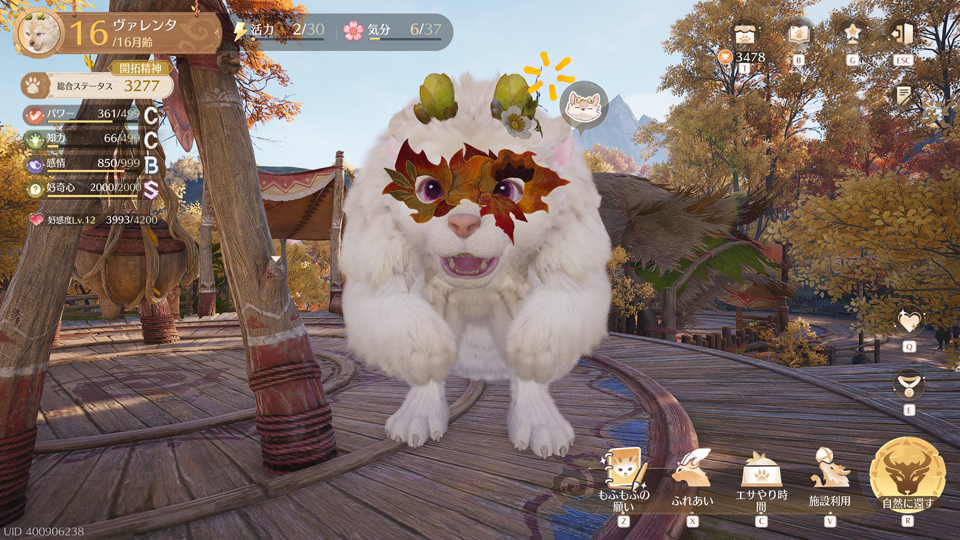Click the golden 自然に還す release button
Screen dimensions: 960x540
907,472
